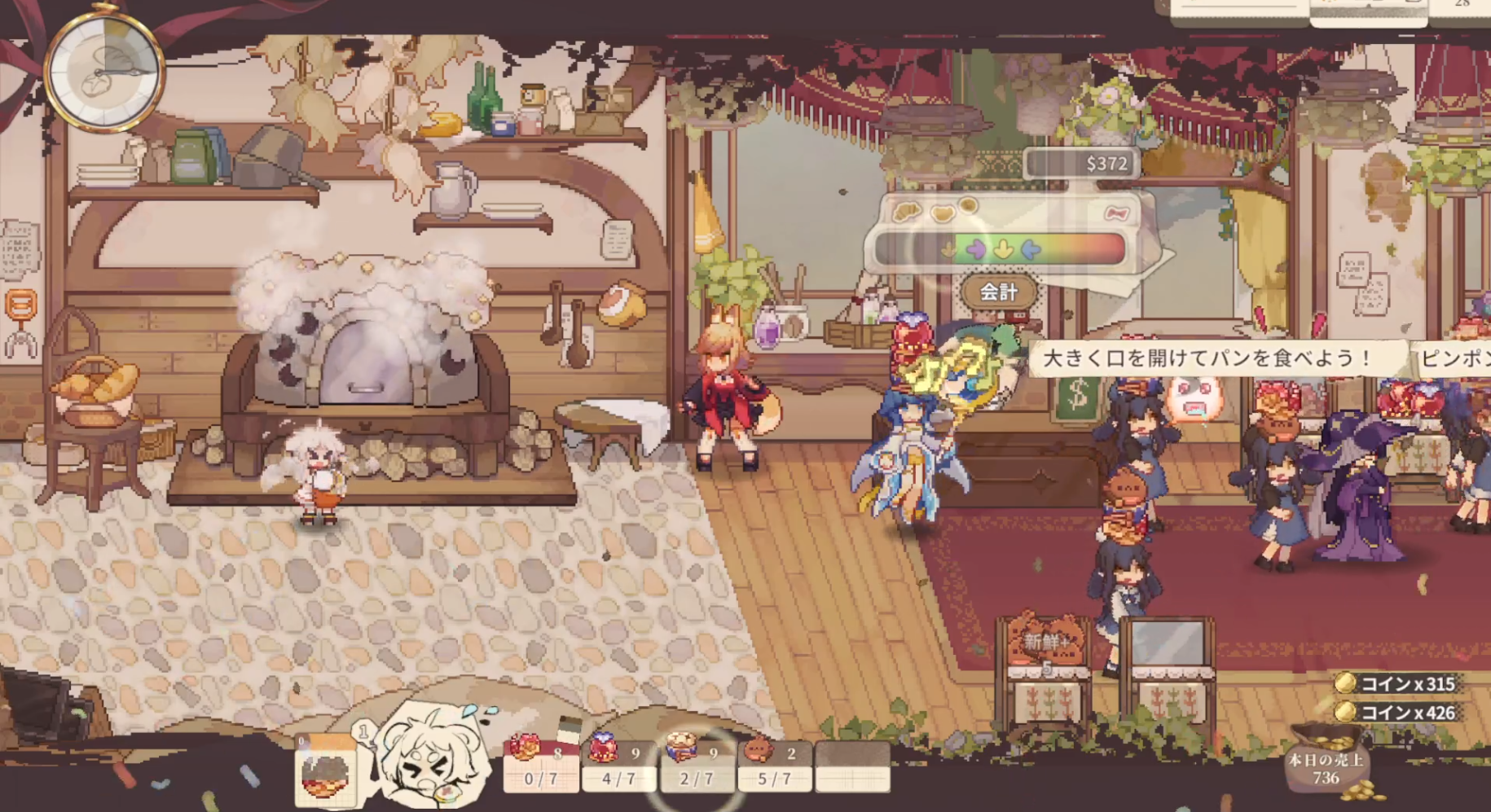1491x812 pixels.
Task: Click the baker character portrait
Action: 432,757
